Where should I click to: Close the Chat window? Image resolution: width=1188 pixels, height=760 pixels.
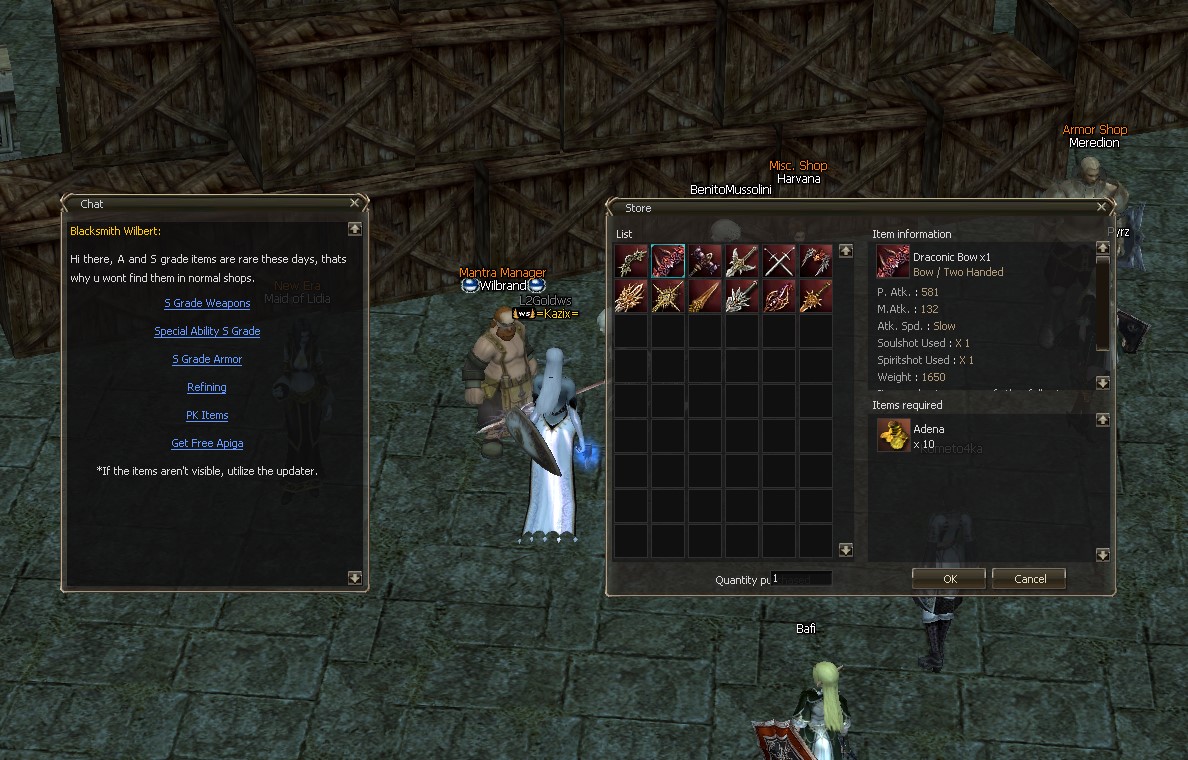coord(354,203)
